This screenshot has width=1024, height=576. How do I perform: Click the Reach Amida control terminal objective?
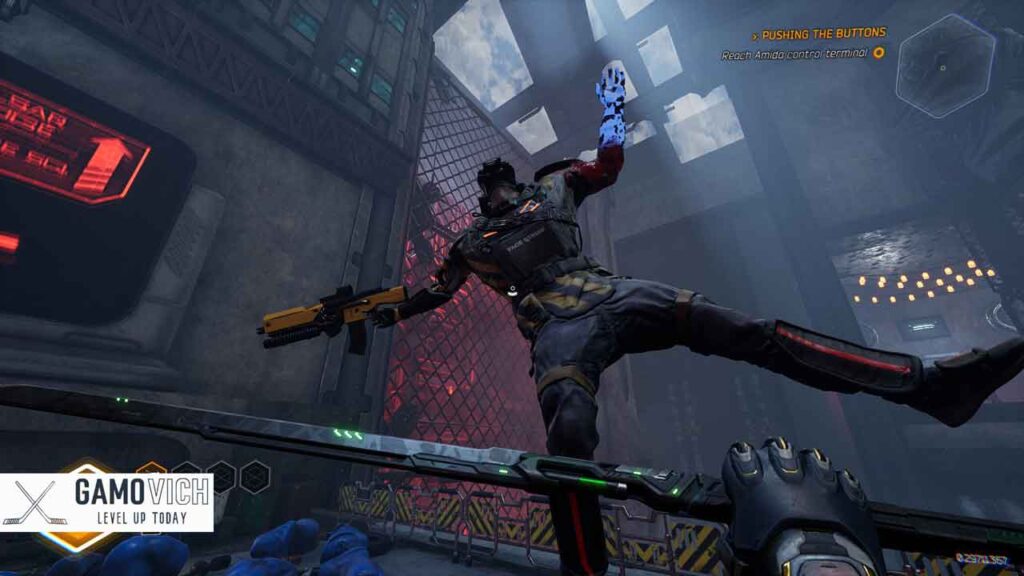pyautogui.click(x=795, y=54)
